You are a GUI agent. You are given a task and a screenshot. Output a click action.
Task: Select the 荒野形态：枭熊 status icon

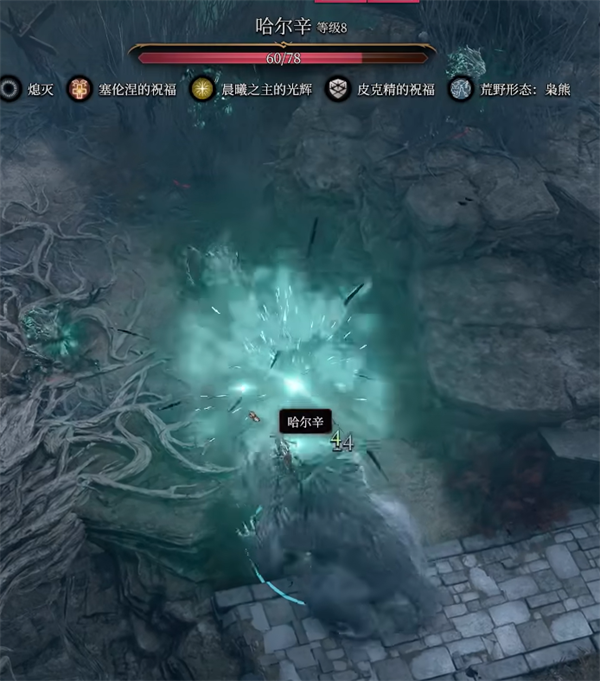461,89
